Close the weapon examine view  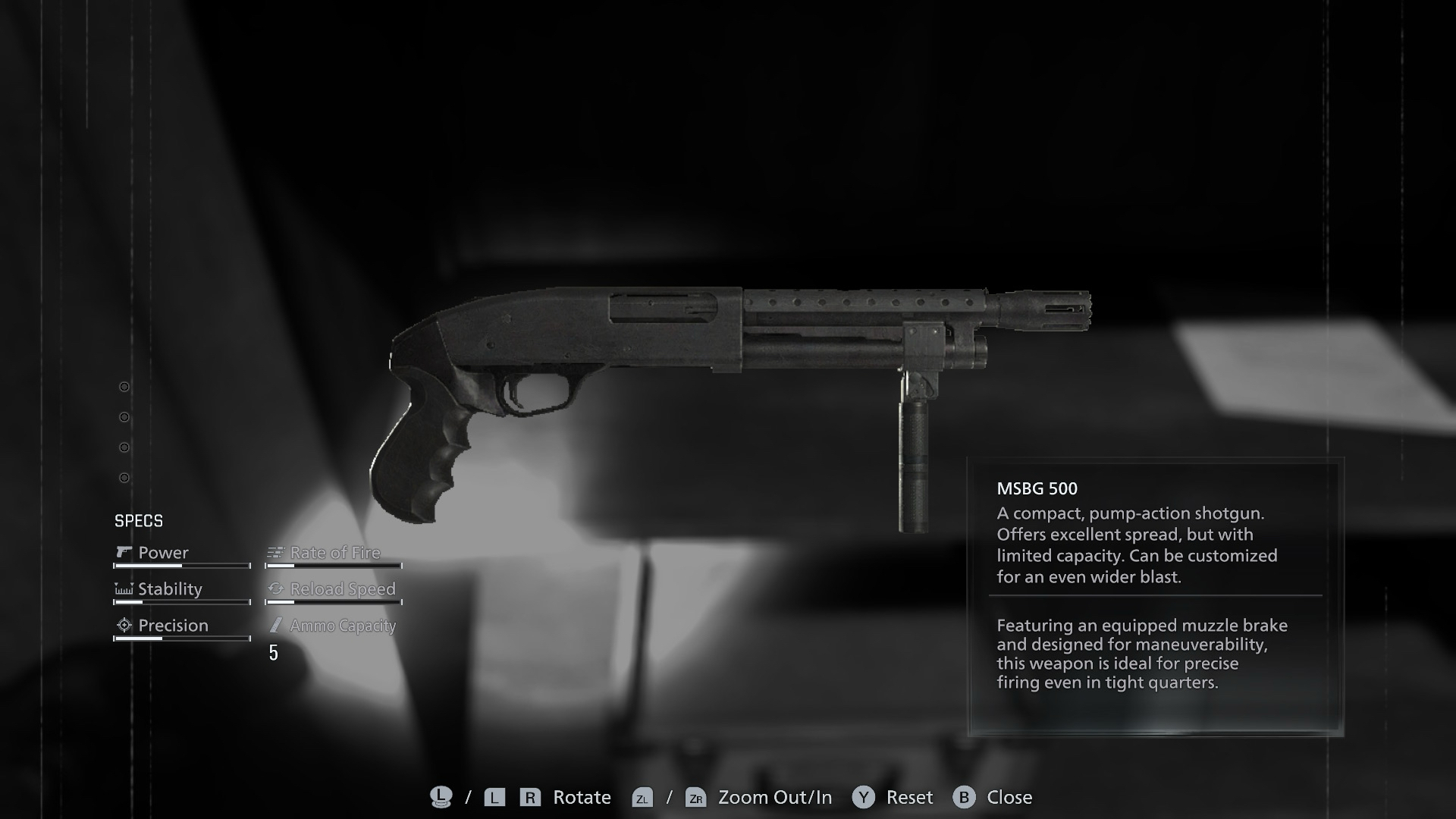[x=993, y=797]
